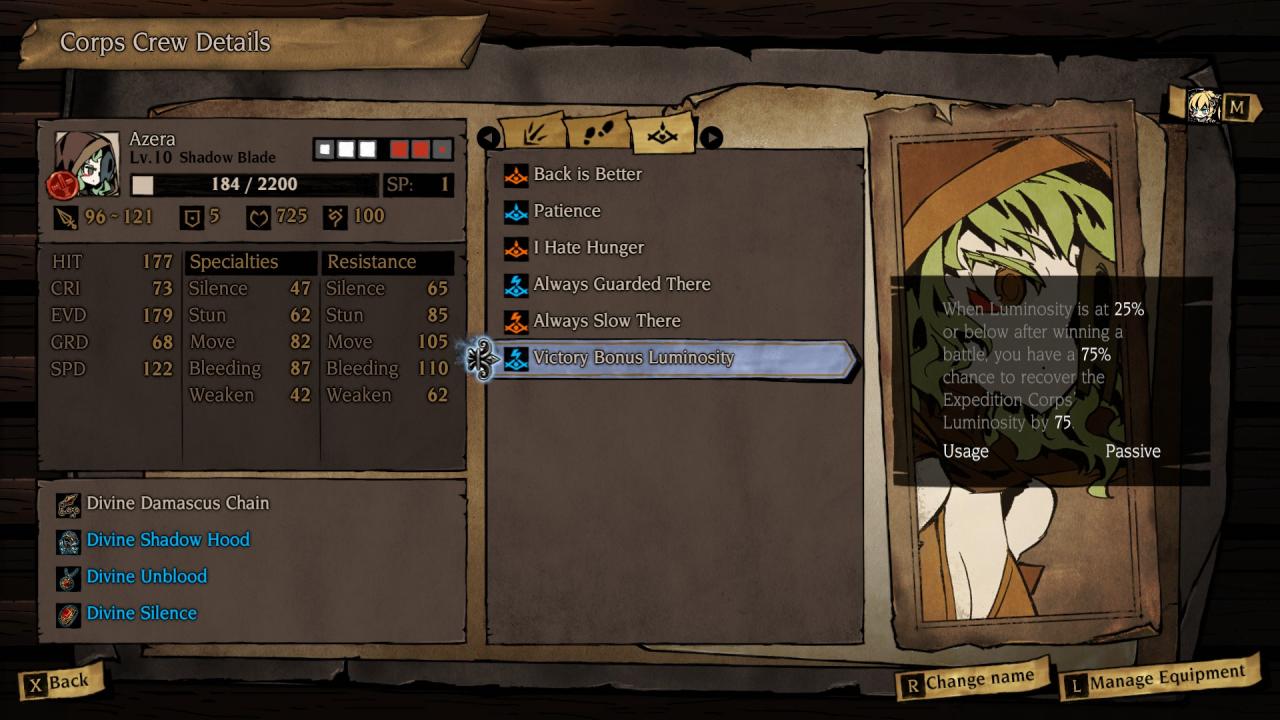This screenshot has width=1280, height=720.
Task: Choose the Patience skill entry
Action: pyautogui.click(x=566, y=211)
